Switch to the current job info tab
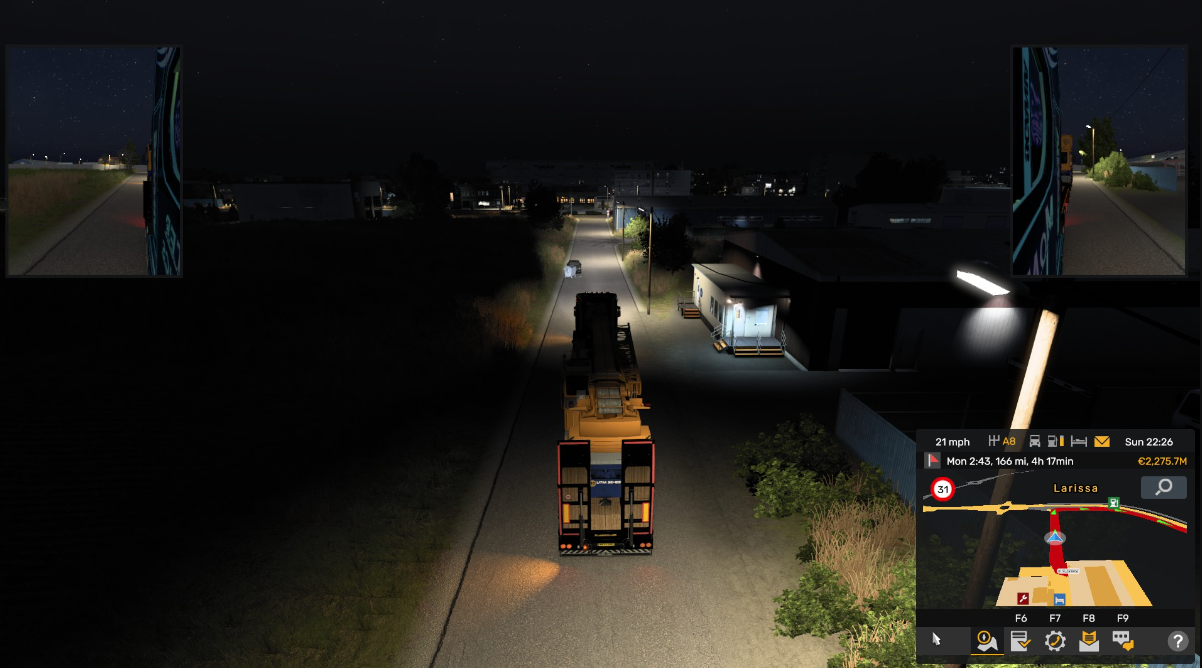 pos(1020,640)
